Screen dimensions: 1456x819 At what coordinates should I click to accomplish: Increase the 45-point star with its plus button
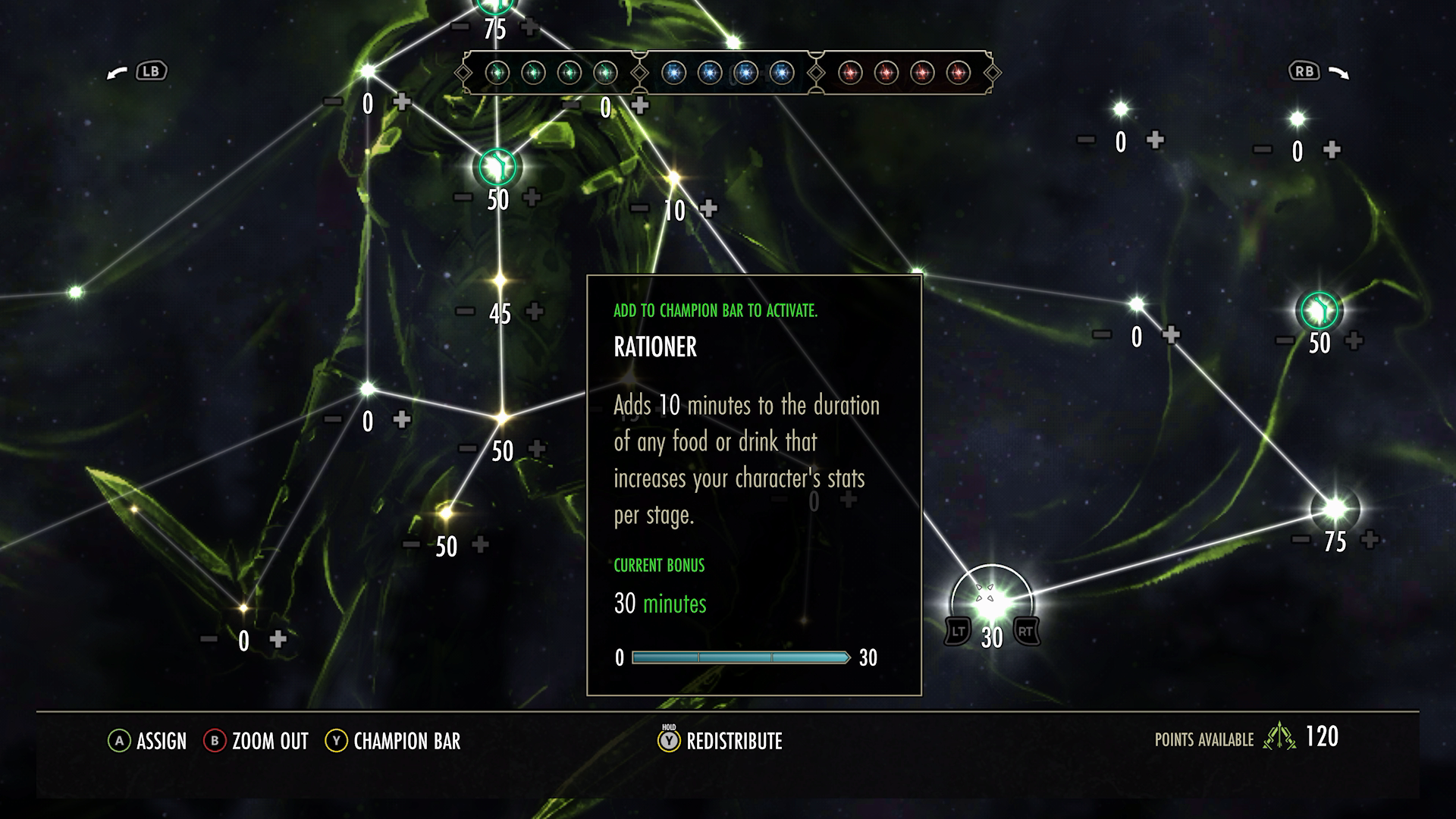tap(535, 311)
